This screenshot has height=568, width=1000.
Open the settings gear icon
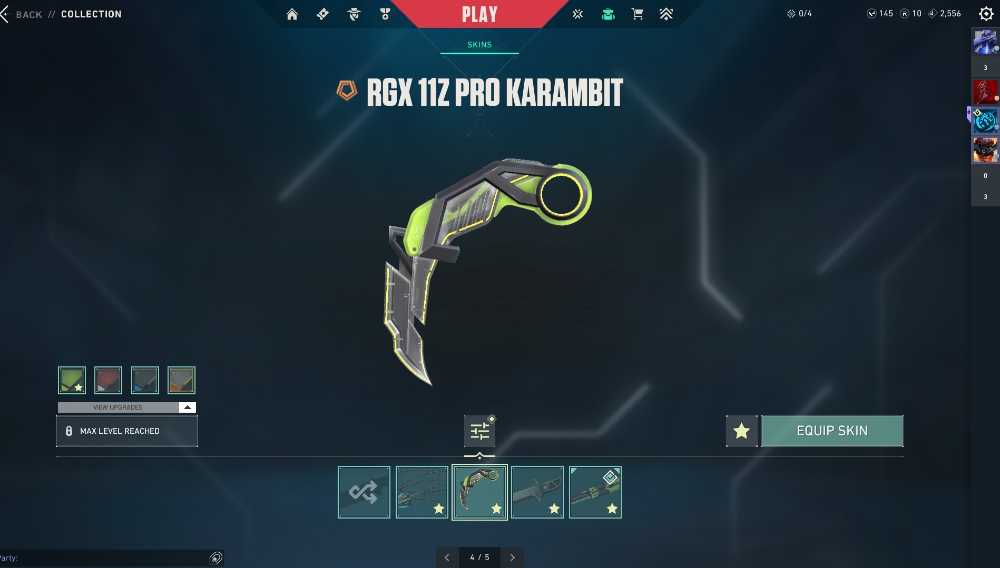986,14
